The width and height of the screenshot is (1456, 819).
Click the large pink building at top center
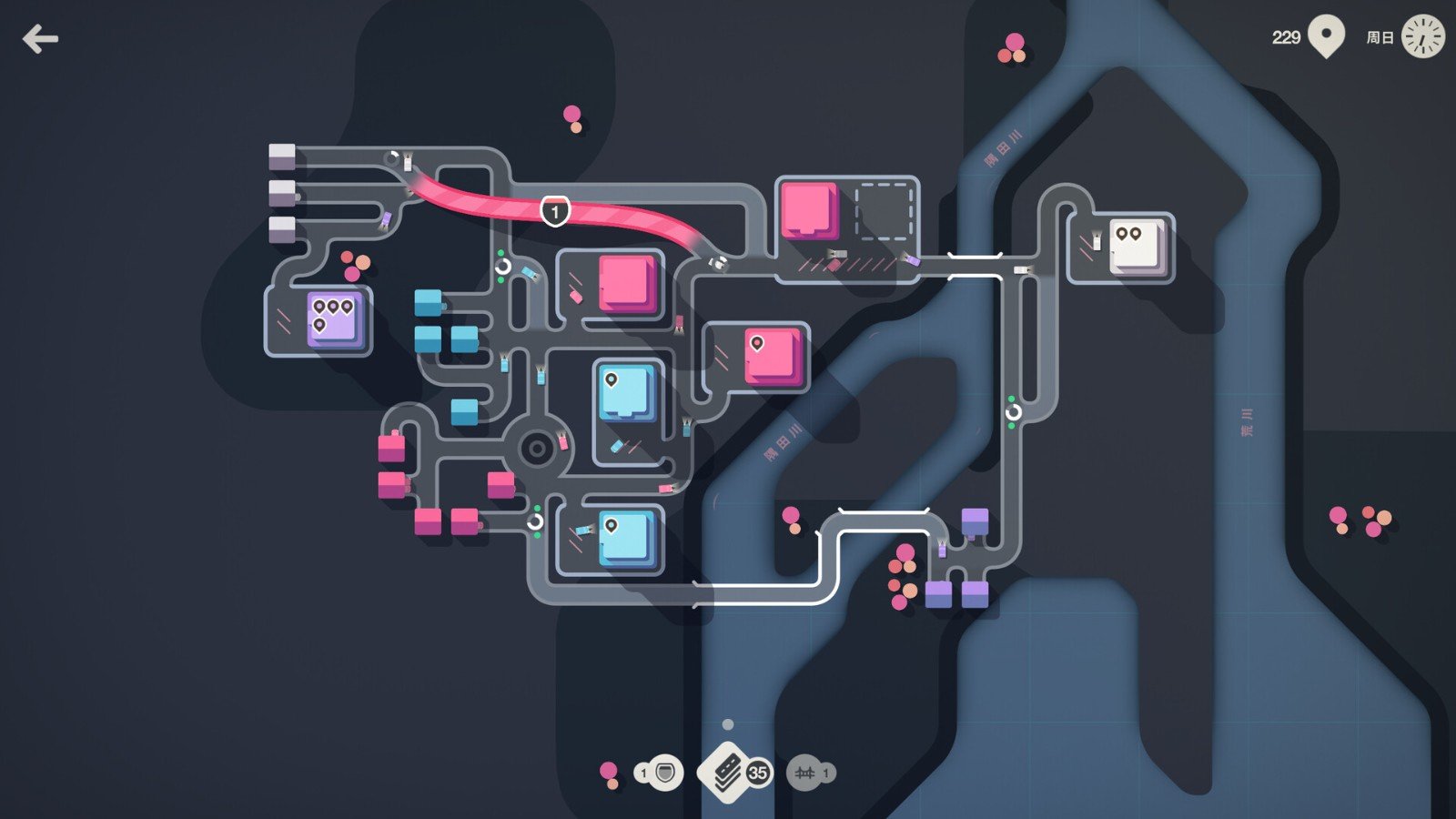click(x=808, y=211)
